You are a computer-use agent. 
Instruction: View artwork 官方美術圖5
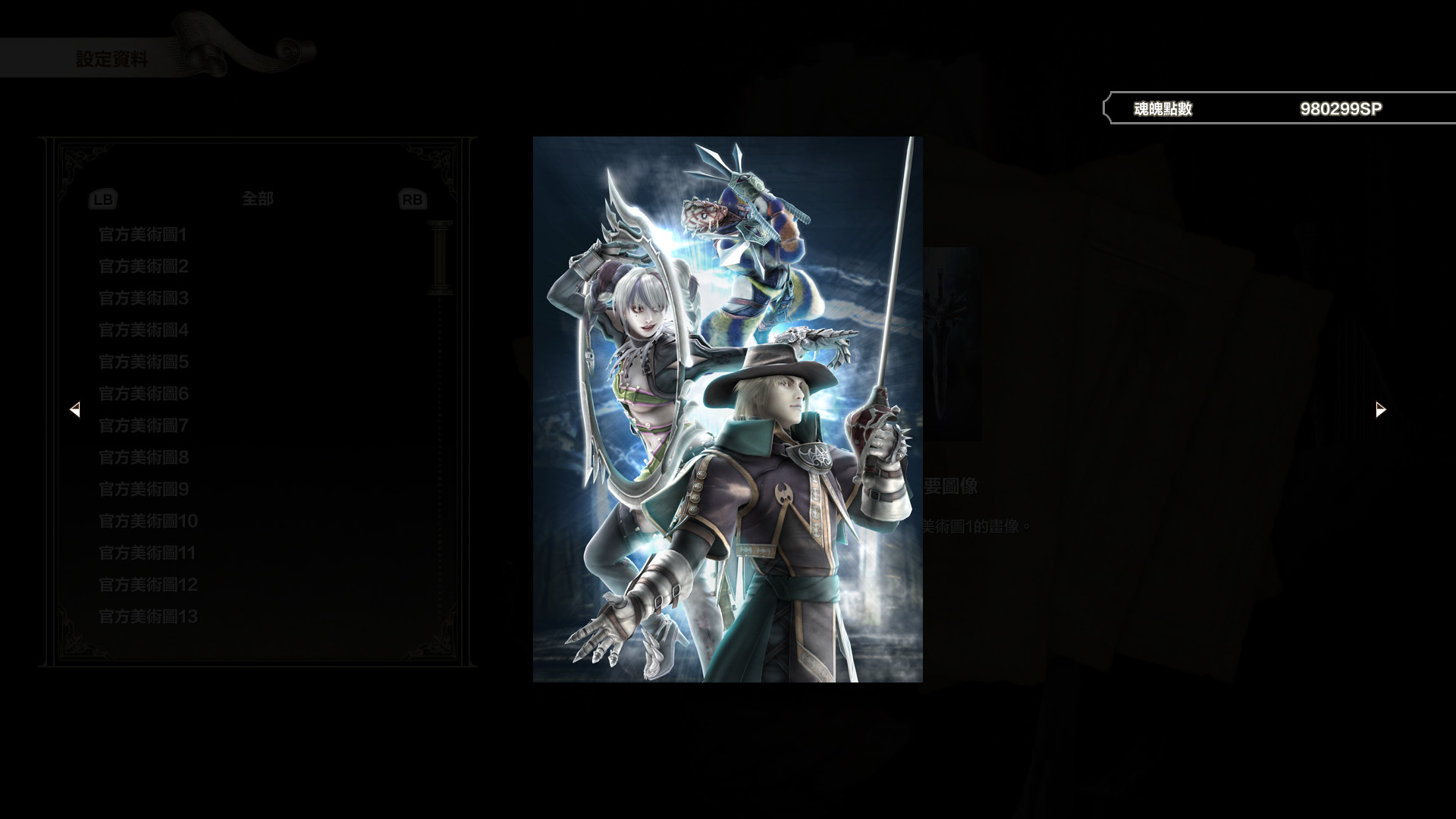pyautogui.click(x=143, y=362)
